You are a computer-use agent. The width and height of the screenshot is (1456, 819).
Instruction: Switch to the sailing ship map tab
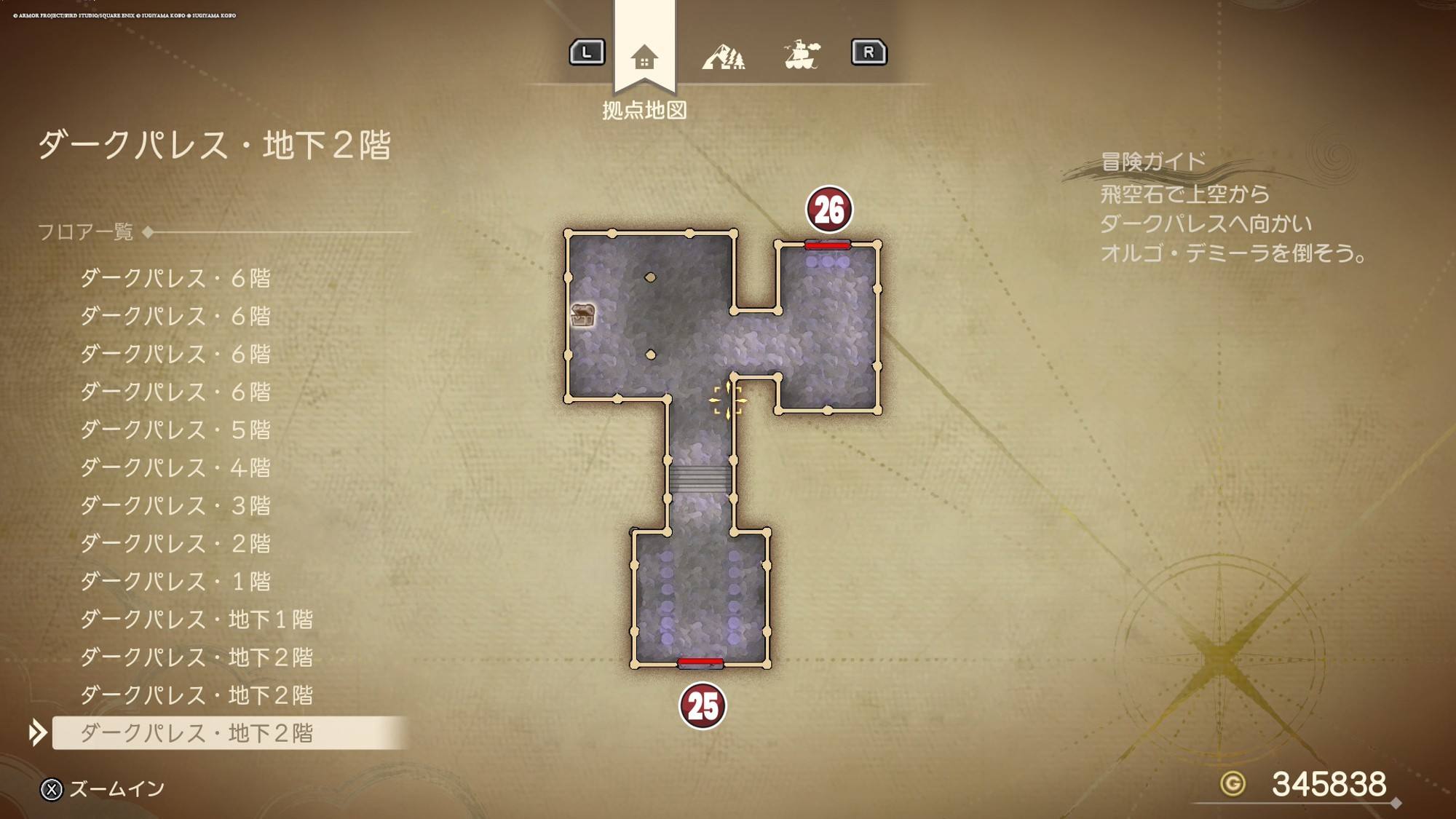[x=802, y=54]
